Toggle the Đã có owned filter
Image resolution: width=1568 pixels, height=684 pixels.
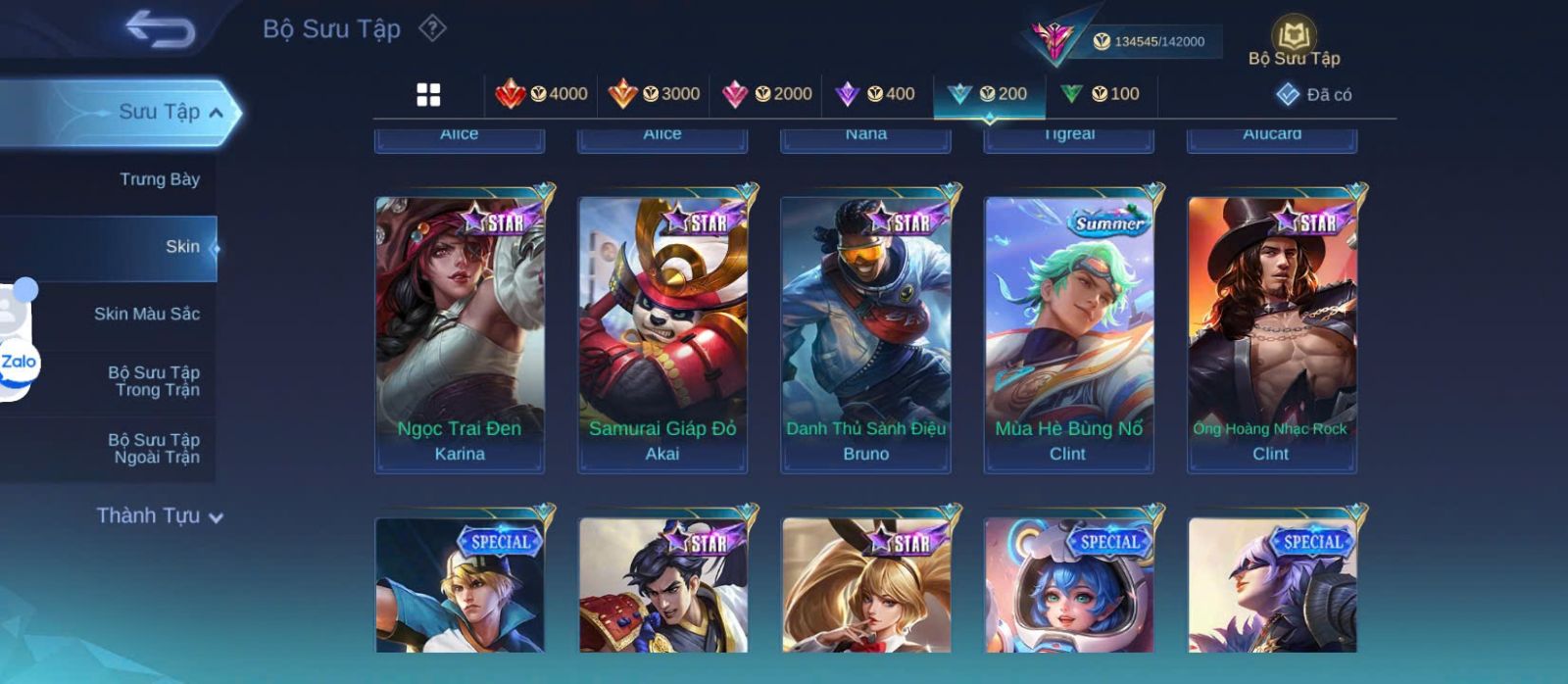(1313, 94)
